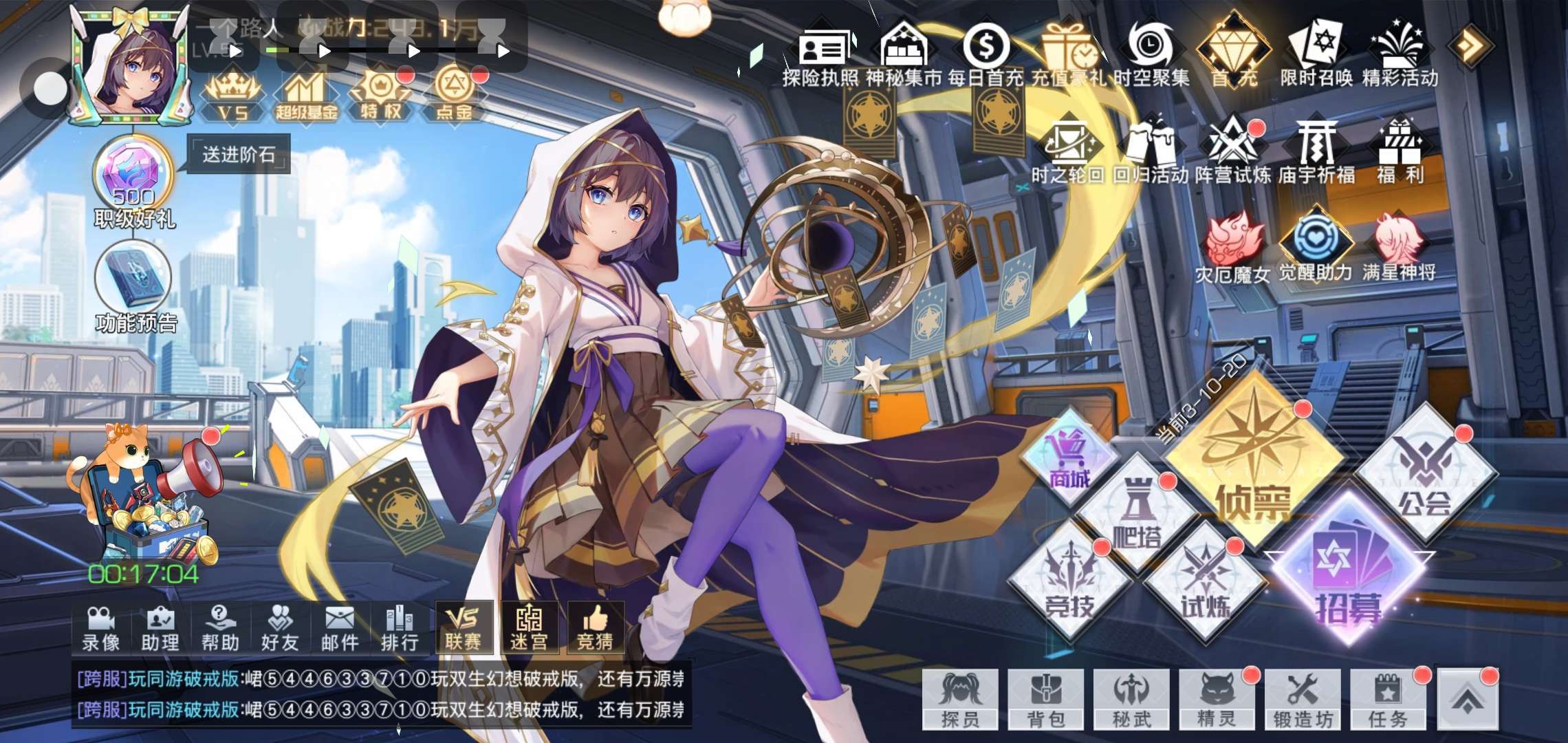Open the 背包 backpack
Image resolution: width=1568 pixels, height=743 pixels.
[1046, 700]
